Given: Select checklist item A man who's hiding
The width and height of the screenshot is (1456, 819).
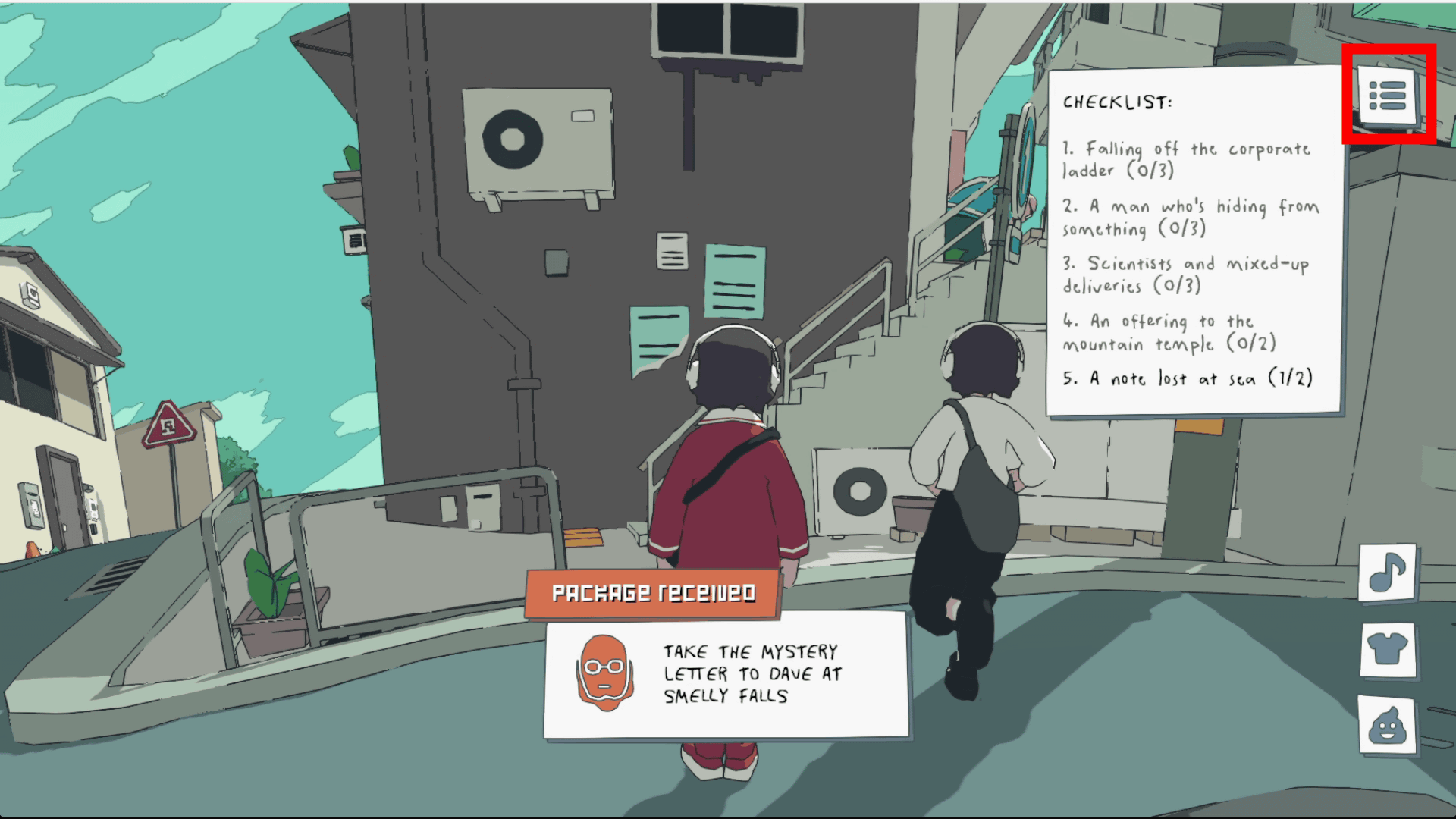Looking at the screenshot, I should pos(1191,218).
